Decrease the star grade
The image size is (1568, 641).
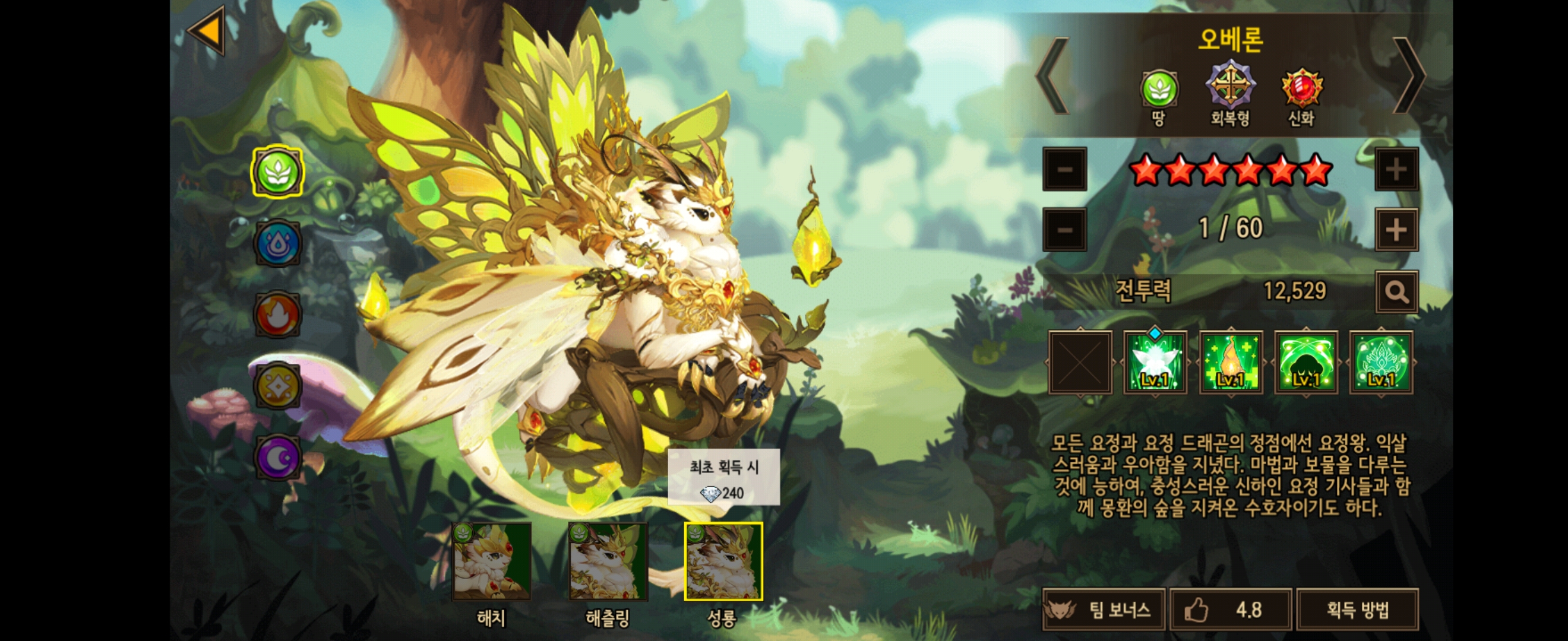(1064, 169)
